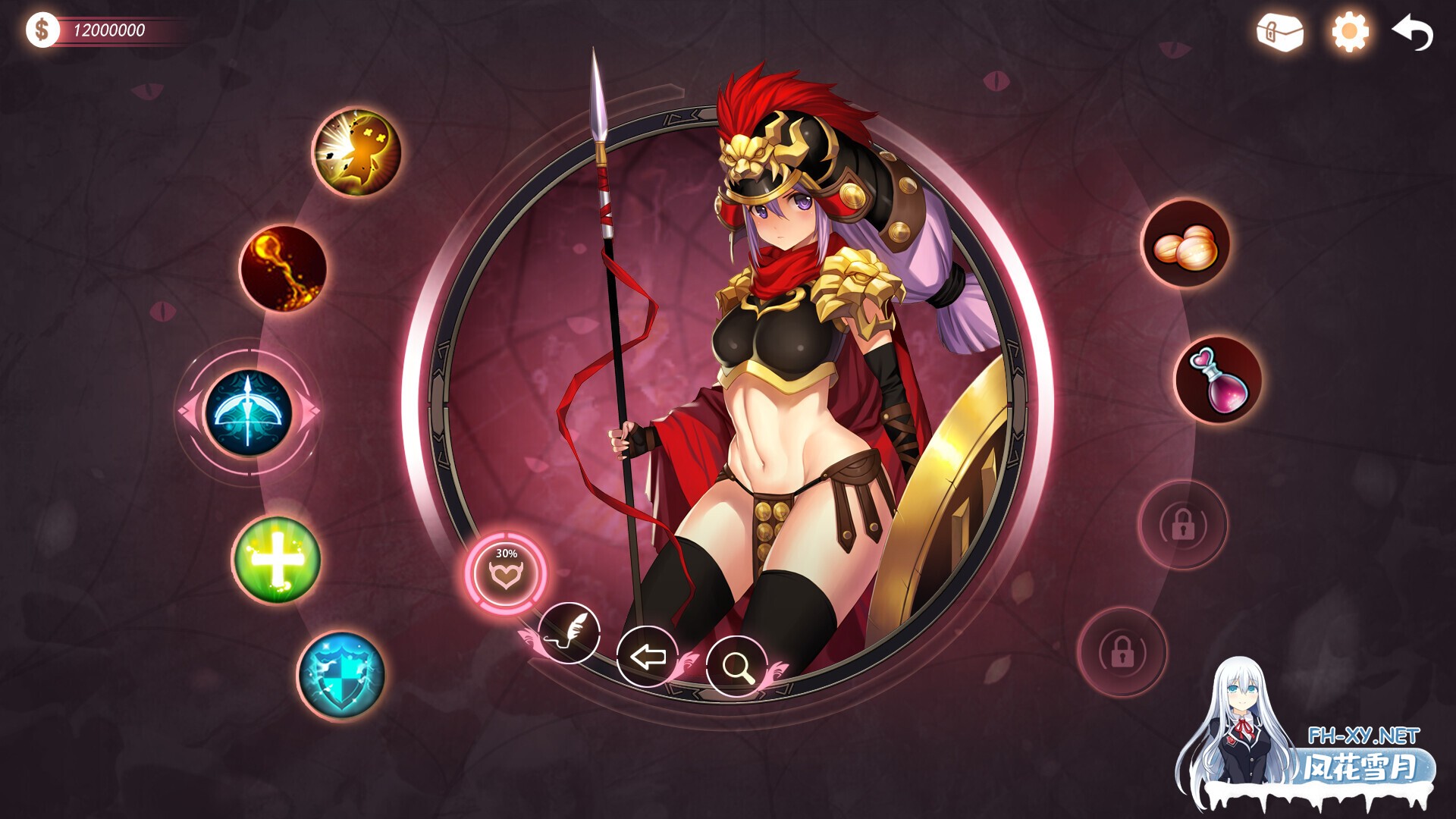Open the treasure chest inventory
The image size is (1456, 819).
pyautogui.click(x=1279, y=33)
